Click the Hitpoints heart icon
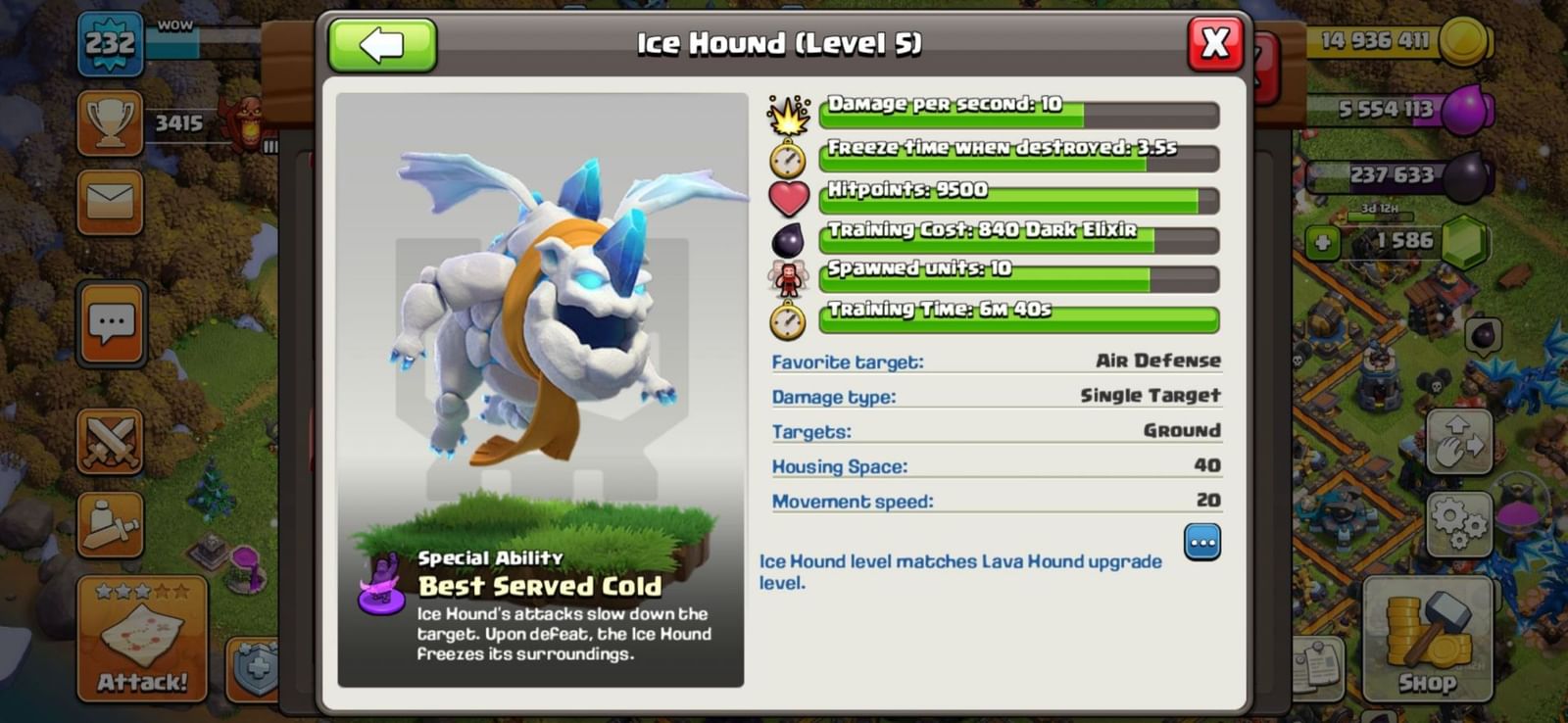This screenshot has width=1568, height=723. click(x=790, y=195)
